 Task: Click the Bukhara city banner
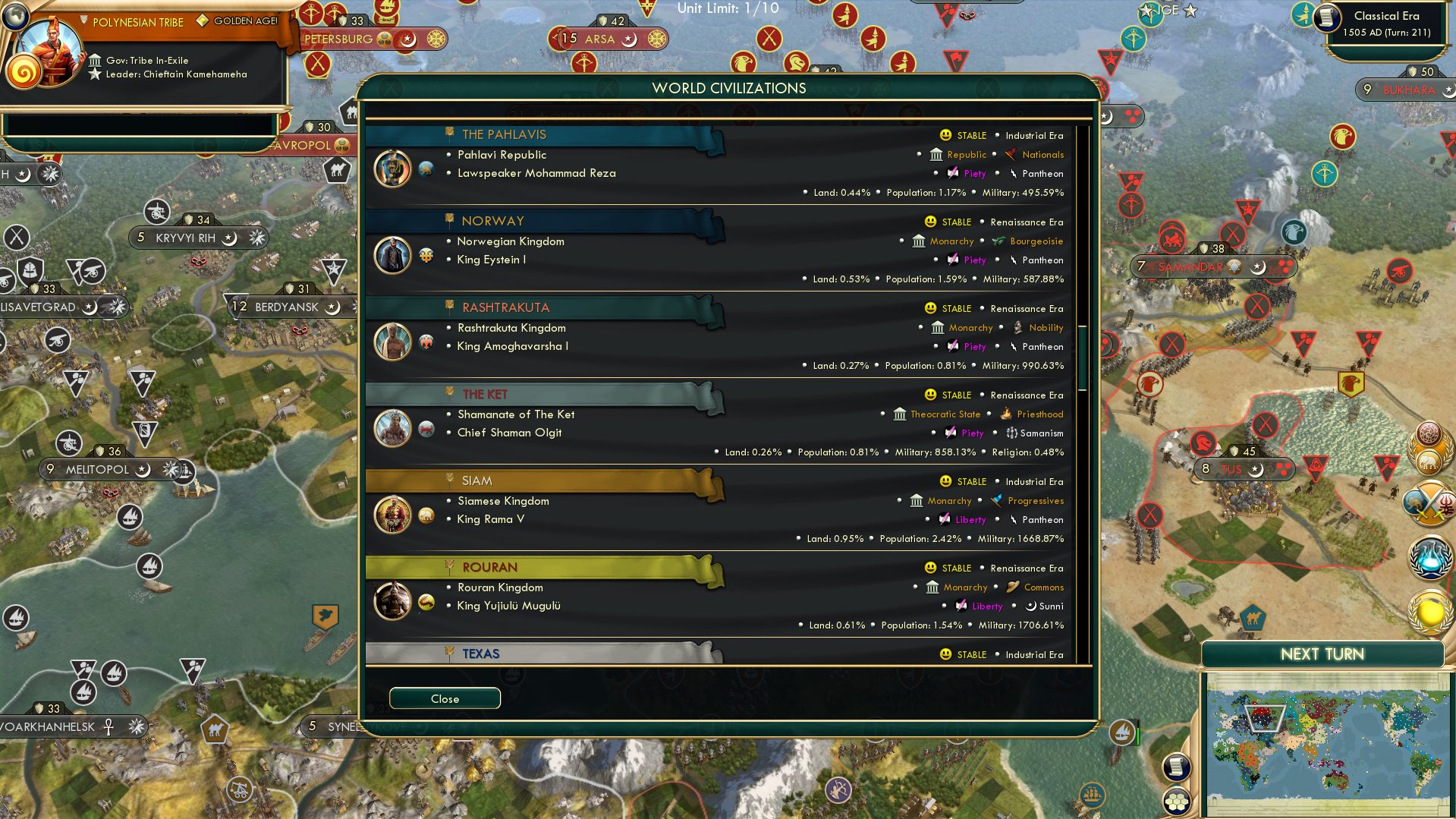[x=1404, y=89]
